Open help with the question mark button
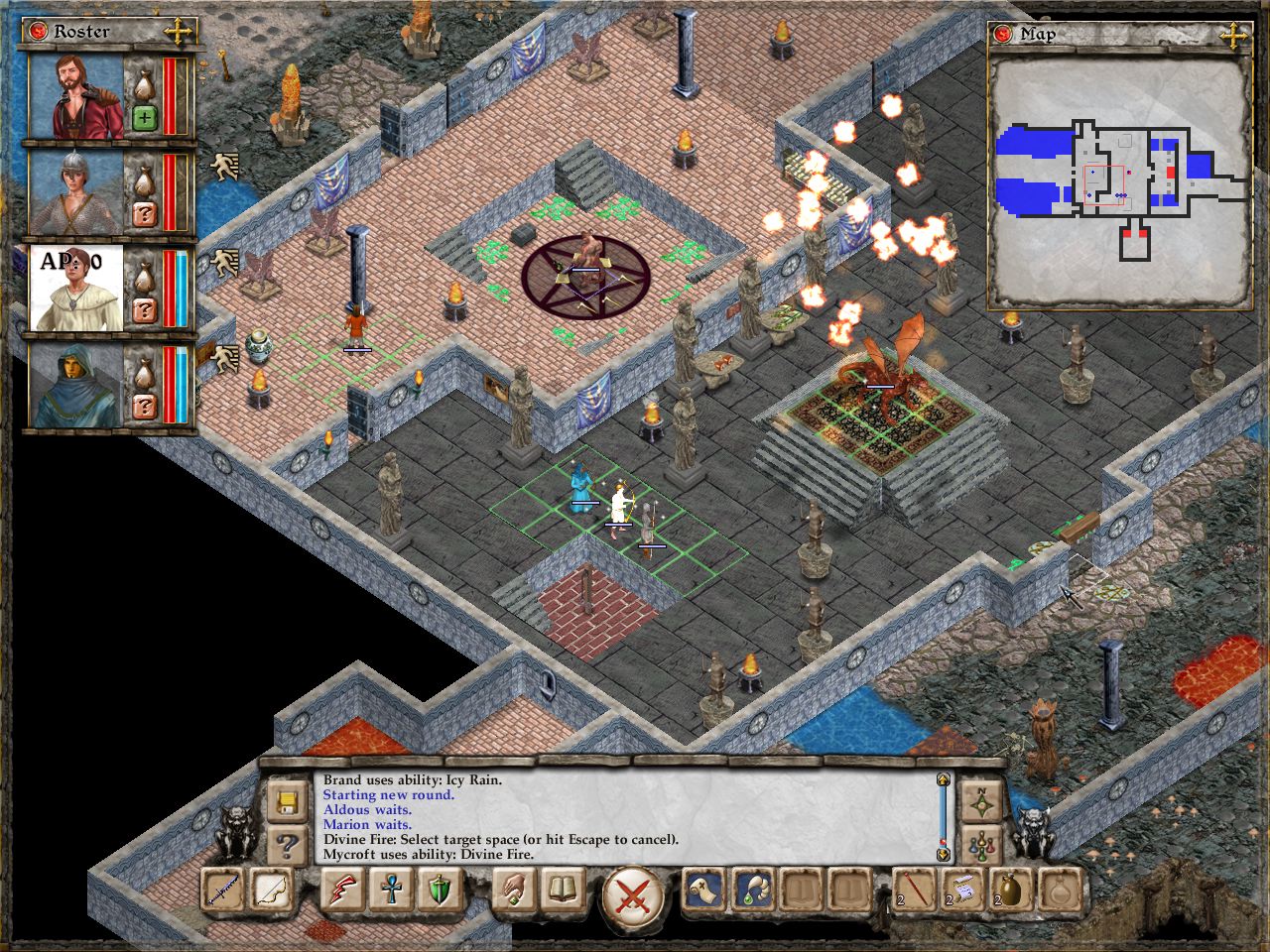Image resolution: width=1270 pixels, height=952 pixels. point(287,844)
